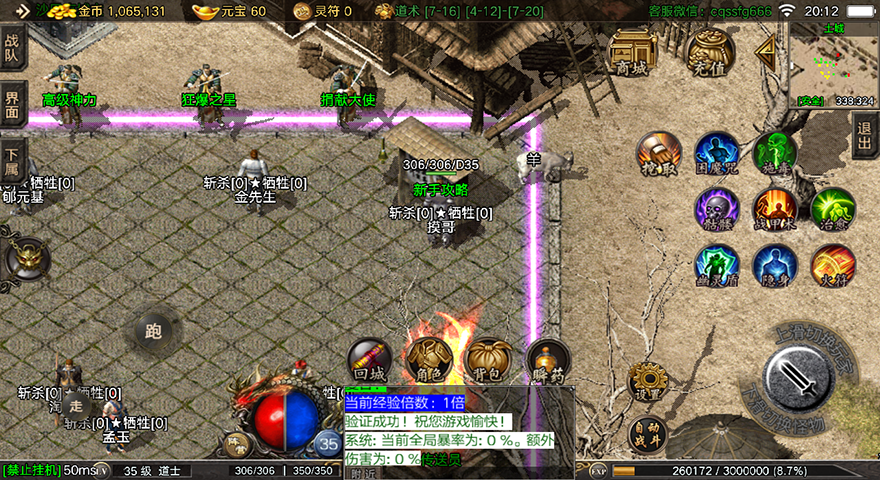
Task: Activate the 挖取 dig skill
Action: coord(658,152)
